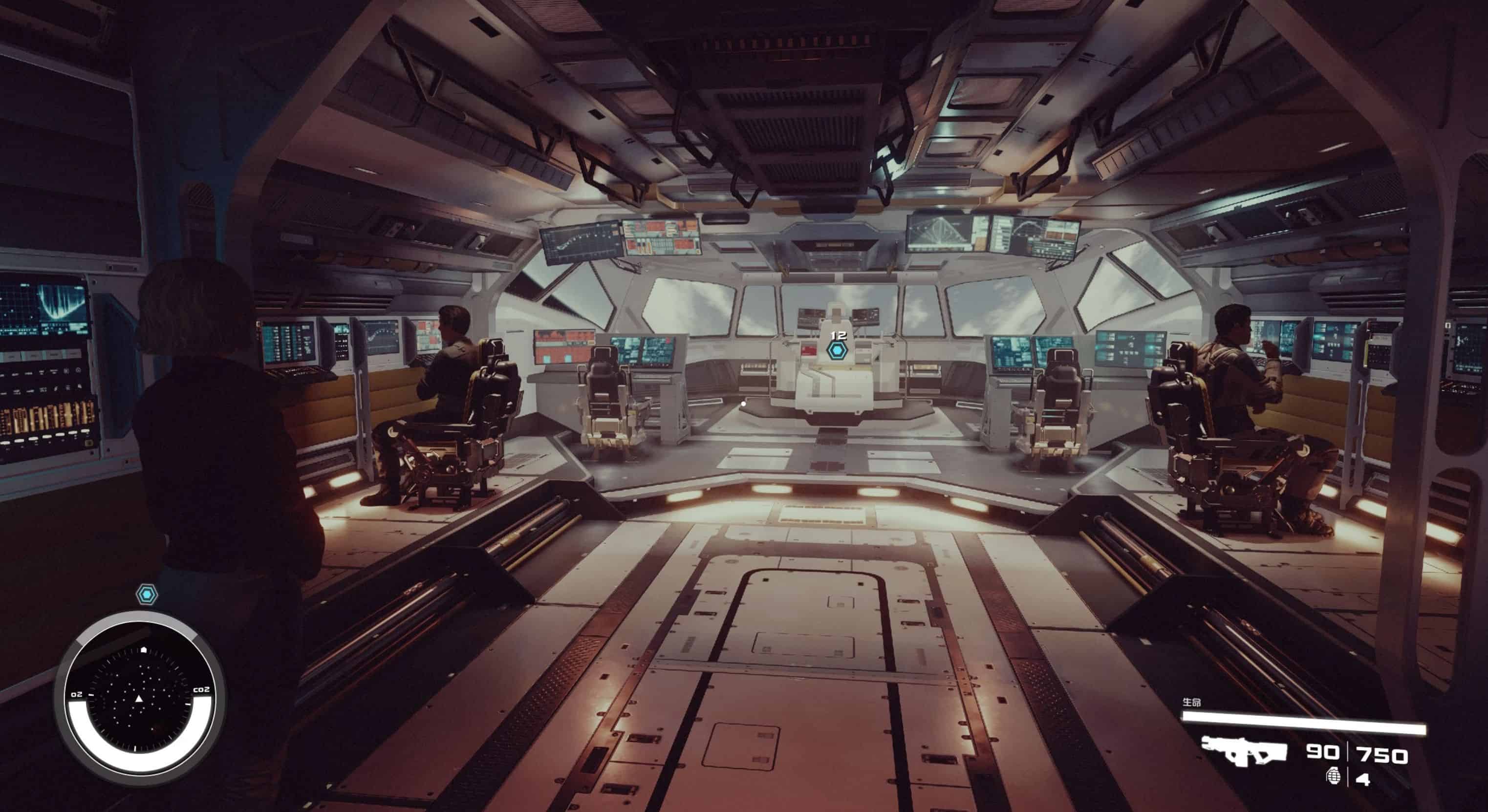Screen dimensions: 1488x812
Task: Select the quest marker labeled 12
Action: point(836,349)
